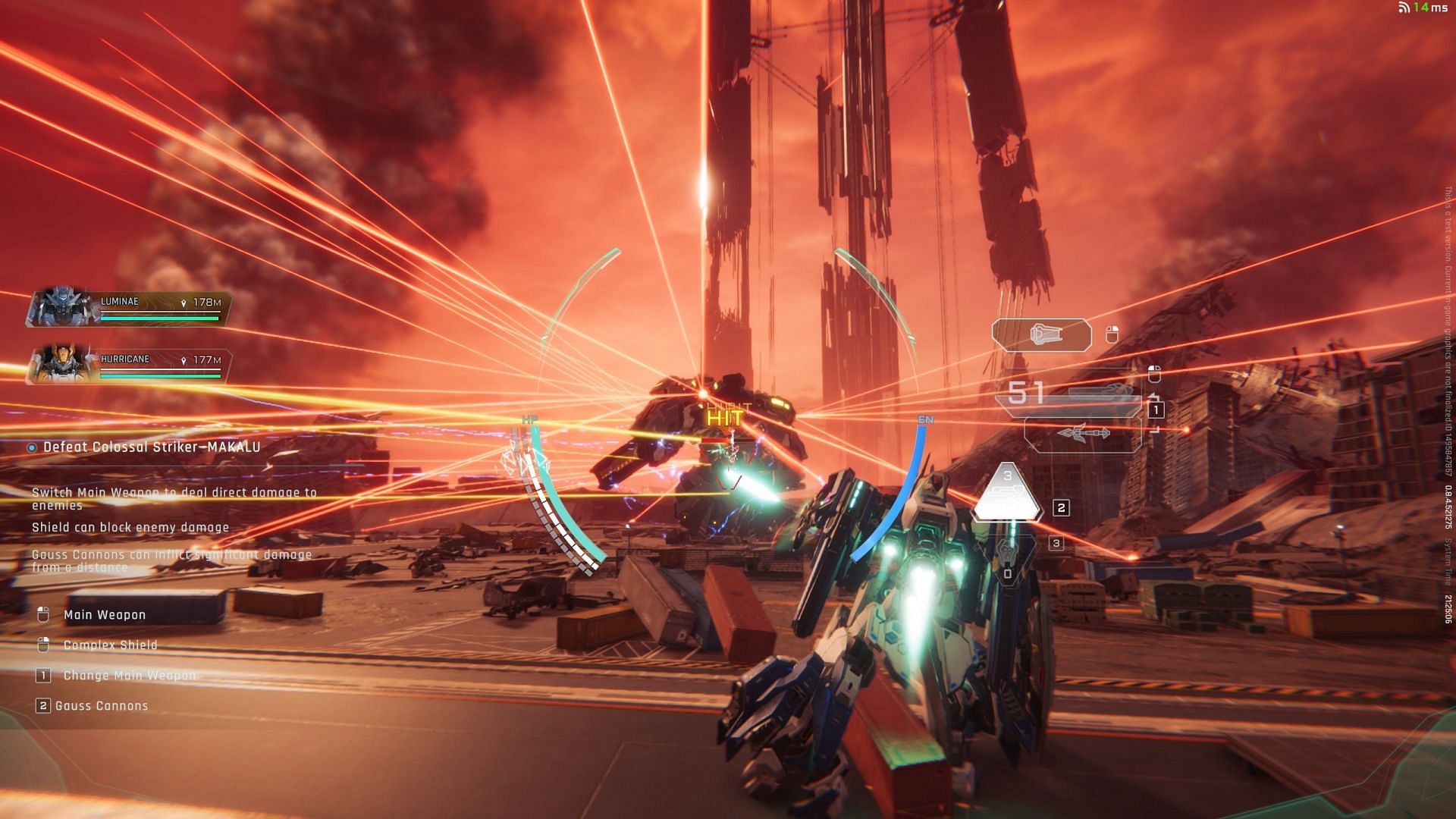Viewport: 1456px width, 819px height.
Task: Click the Defeat Colossal Striker-MAKALU objective
Action: (x=152, y=447)
